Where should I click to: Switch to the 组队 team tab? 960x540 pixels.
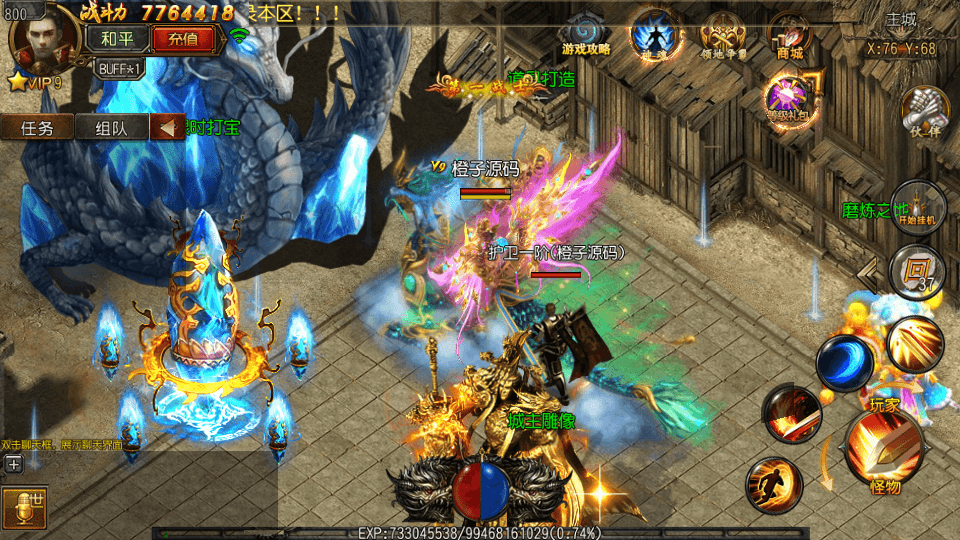pos(111,127)
